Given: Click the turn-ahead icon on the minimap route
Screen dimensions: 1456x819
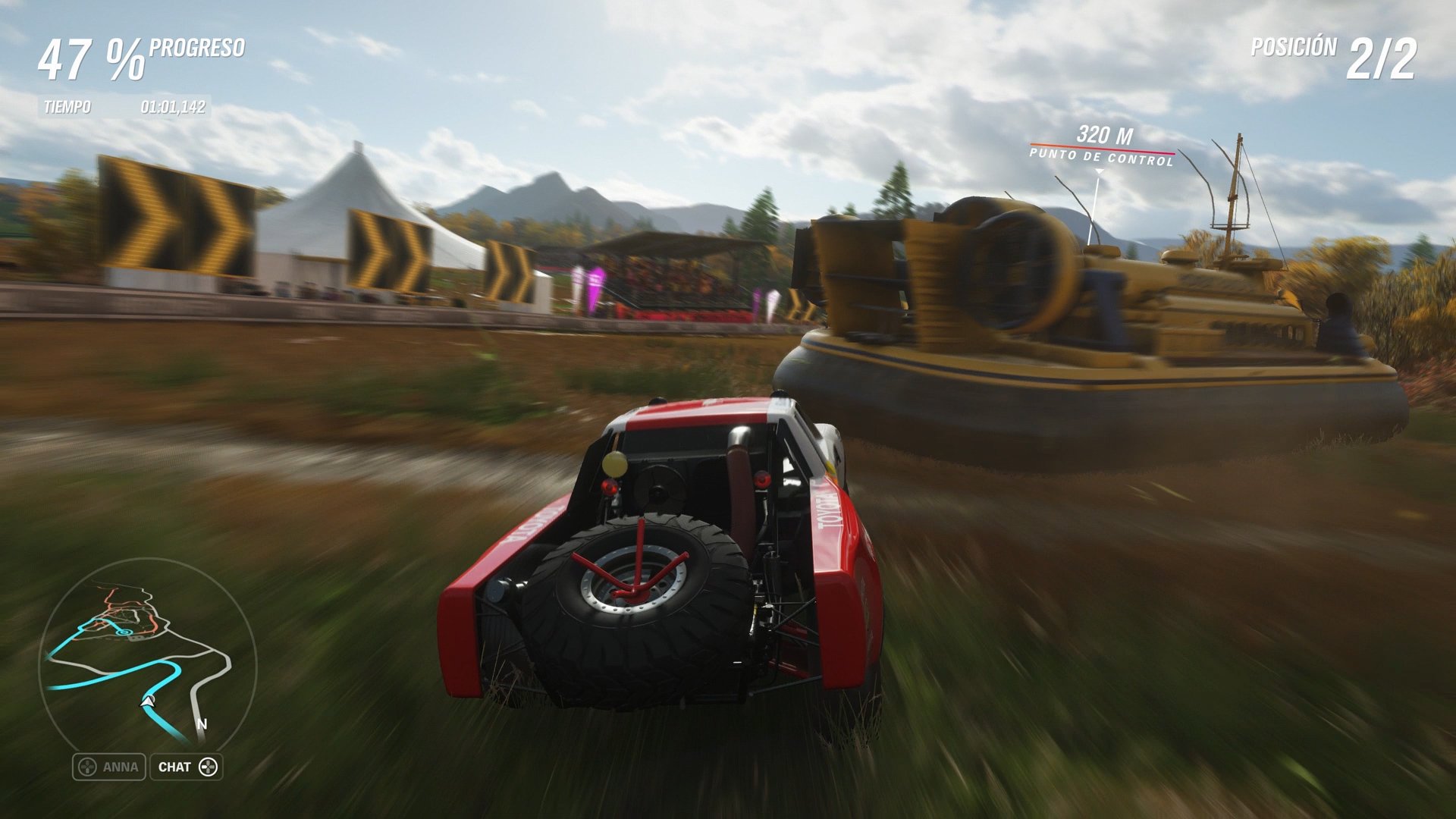Looking at the screenshot, I should point(124,631).
